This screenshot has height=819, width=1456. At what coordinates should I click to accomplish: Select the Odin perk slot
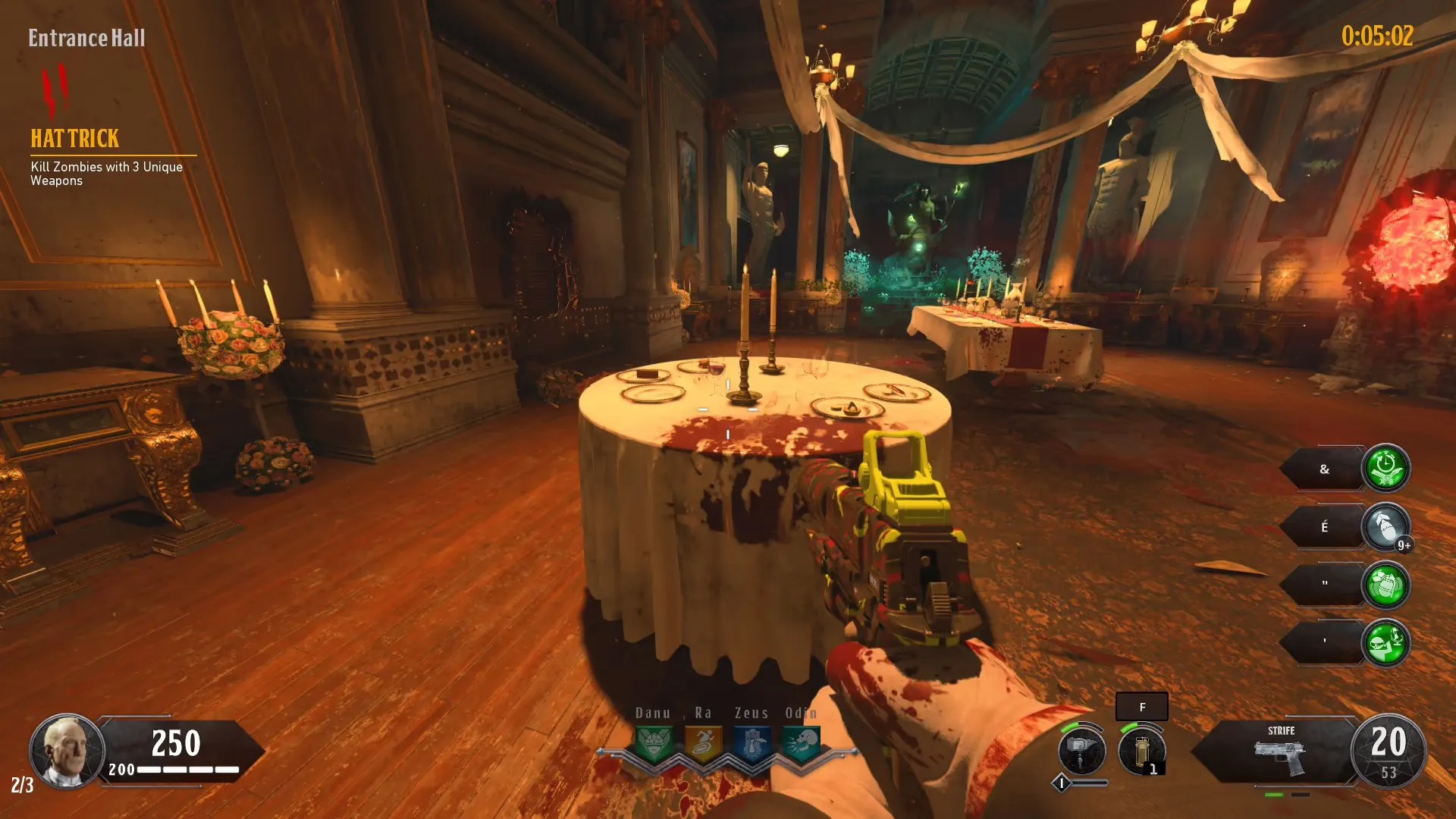coord(802,744)
